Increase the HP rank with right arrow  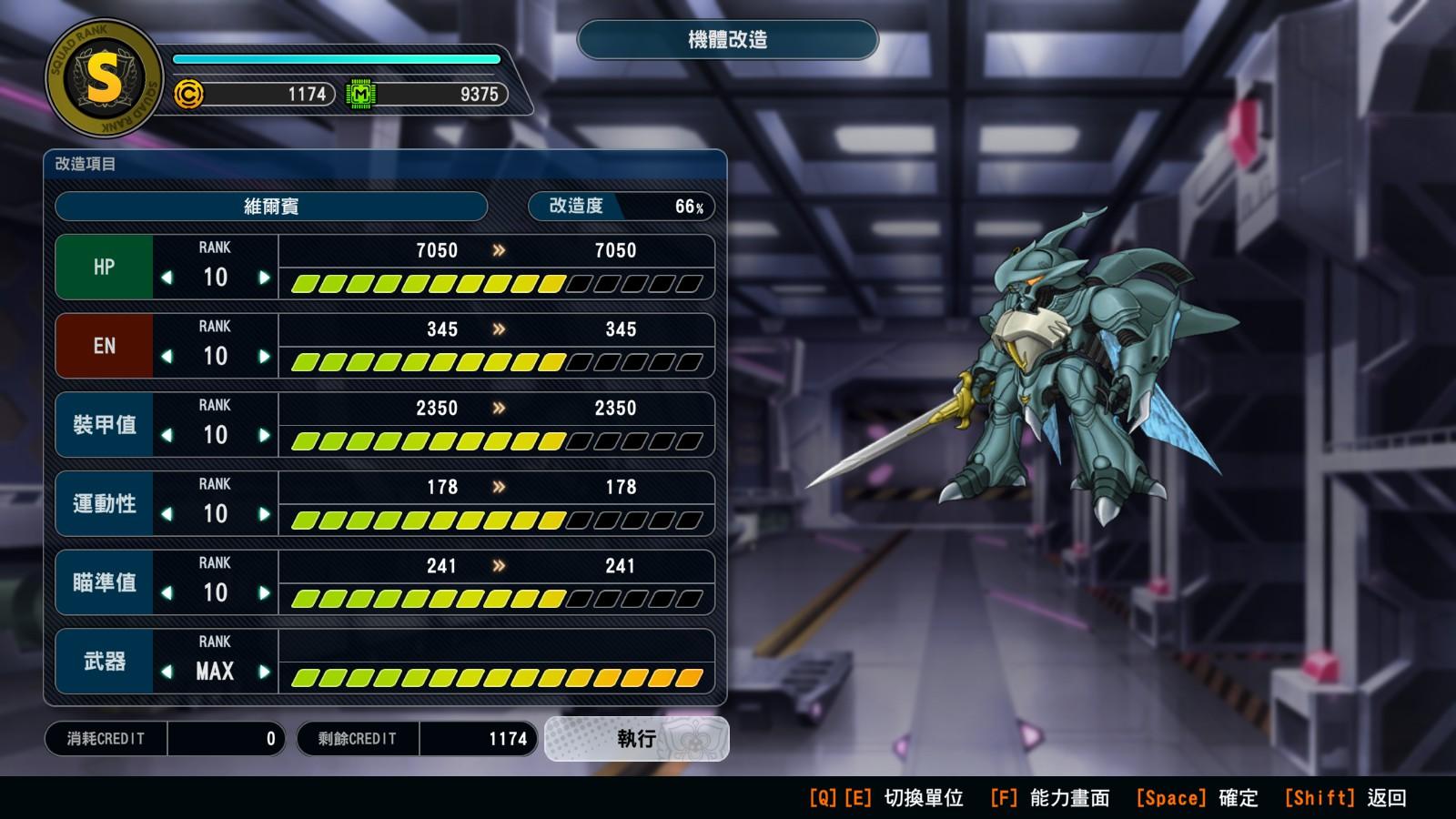point(264,278)
